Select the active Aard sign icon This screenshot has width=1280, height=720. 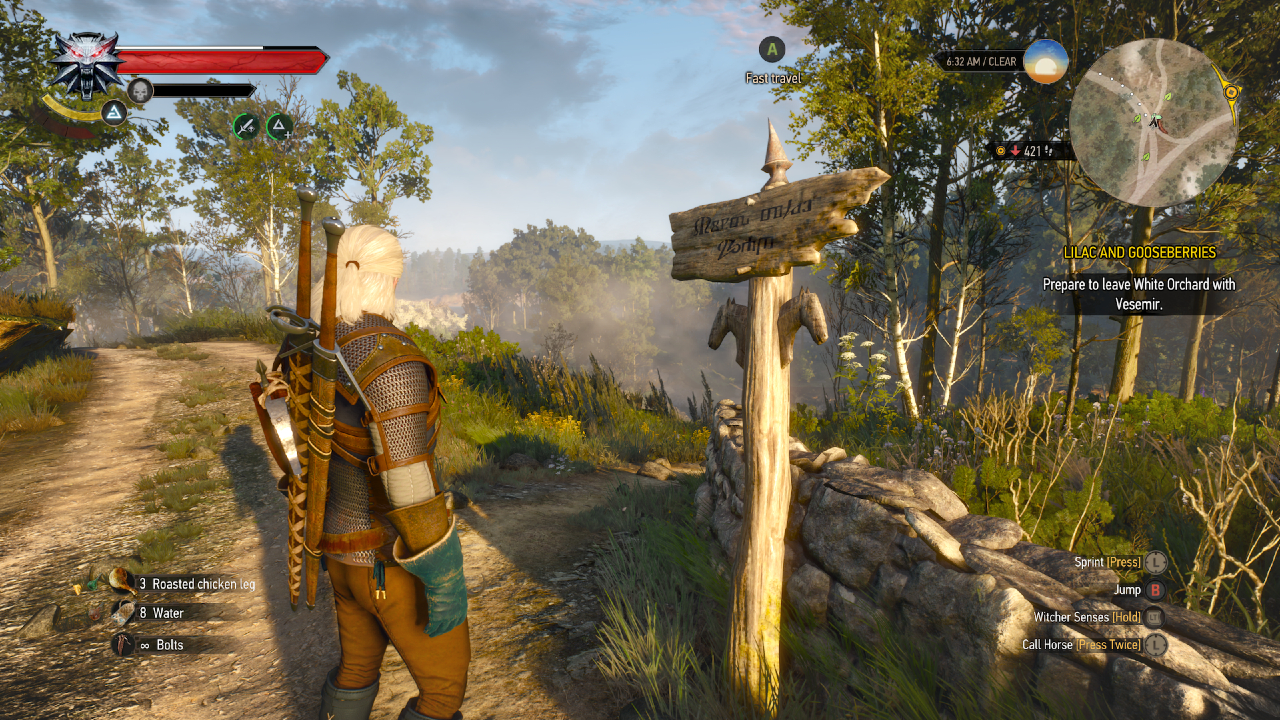coord(113,112)
